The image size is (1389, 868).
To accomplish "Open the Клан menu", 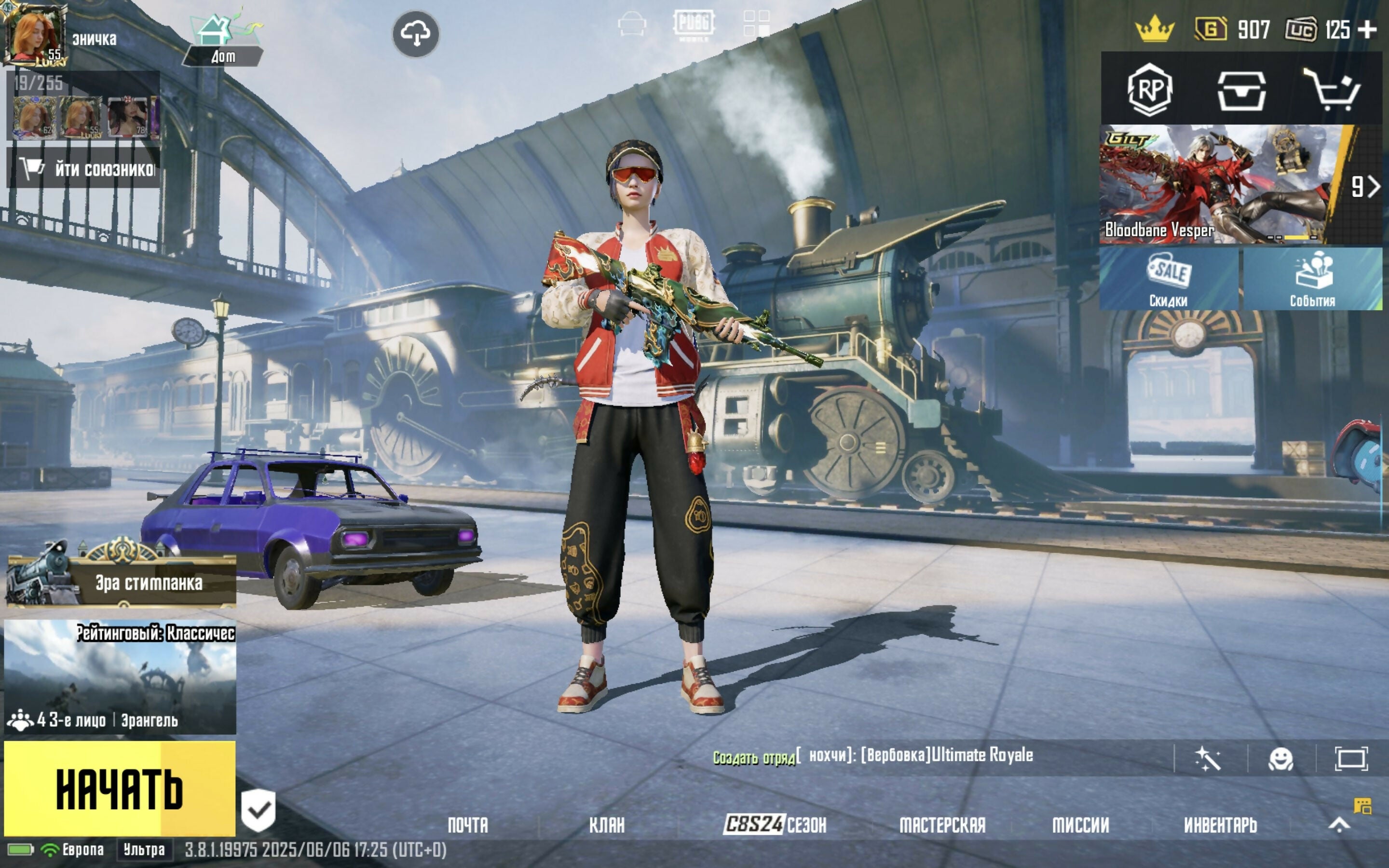I will pos(607,826).
